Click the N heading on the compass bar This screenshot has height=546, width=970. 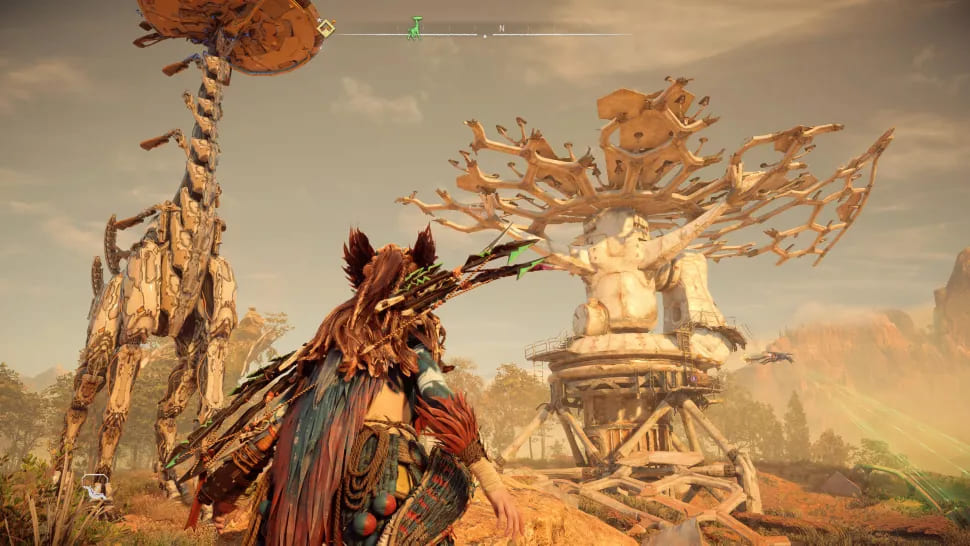(x=501, y=28)
